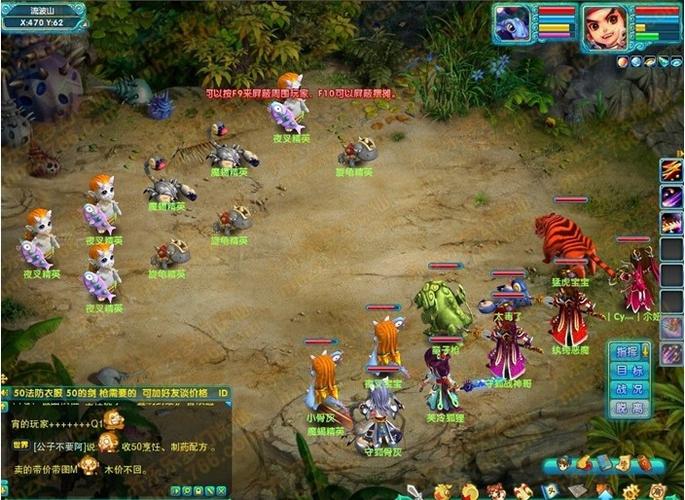Open the 目标 target button

pyautogui.click(x=628, y=371)
